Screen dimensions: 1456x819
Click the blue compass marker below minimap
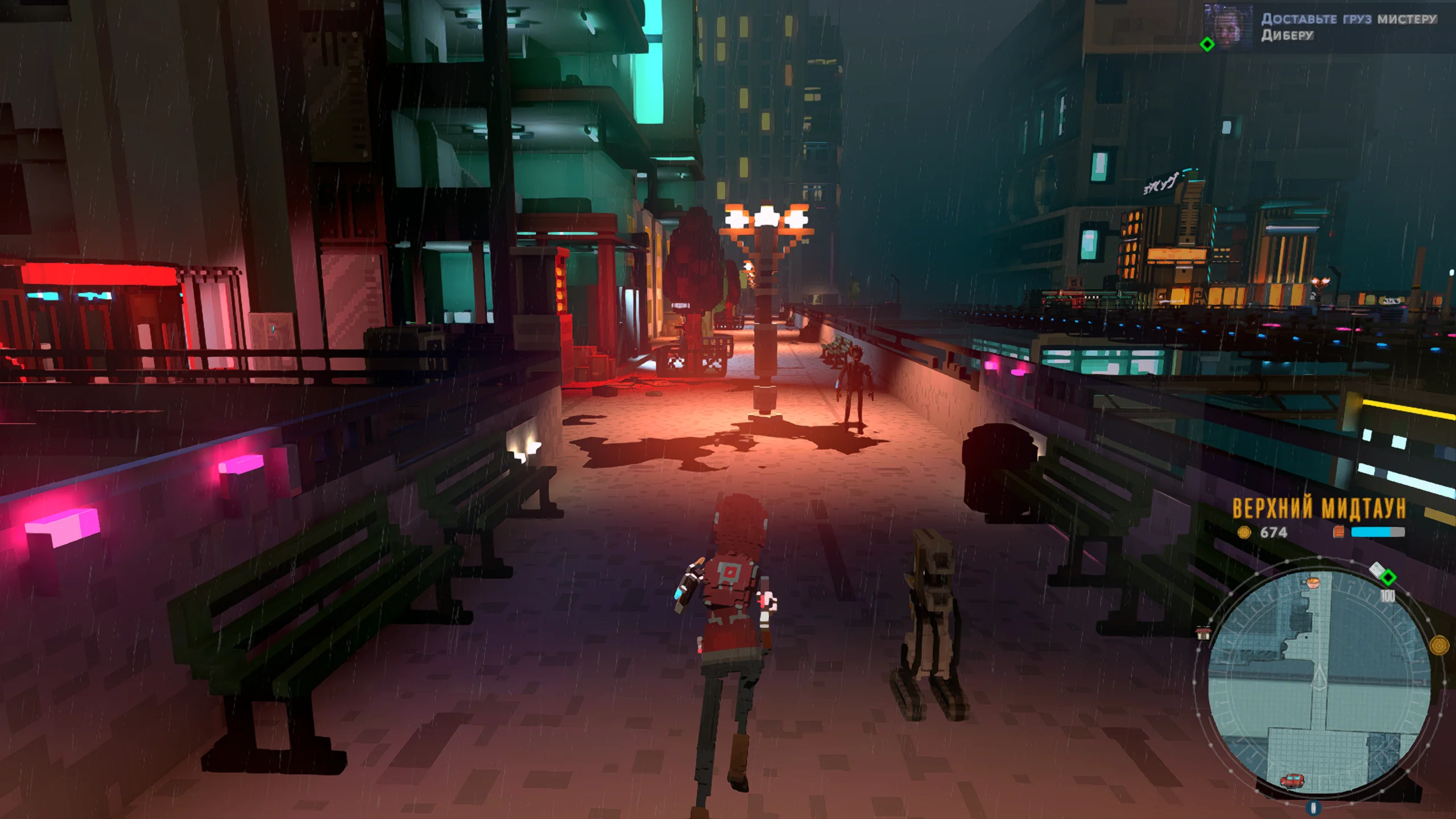click(1313, 808)
